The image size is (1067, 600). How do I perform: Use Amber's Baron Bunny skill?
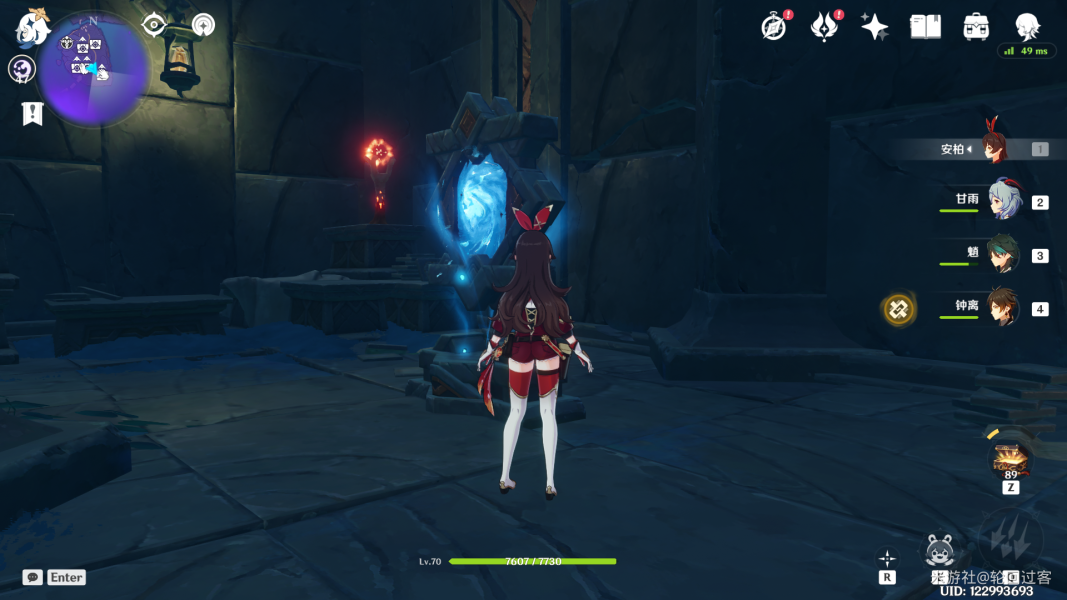click(938, 549)
